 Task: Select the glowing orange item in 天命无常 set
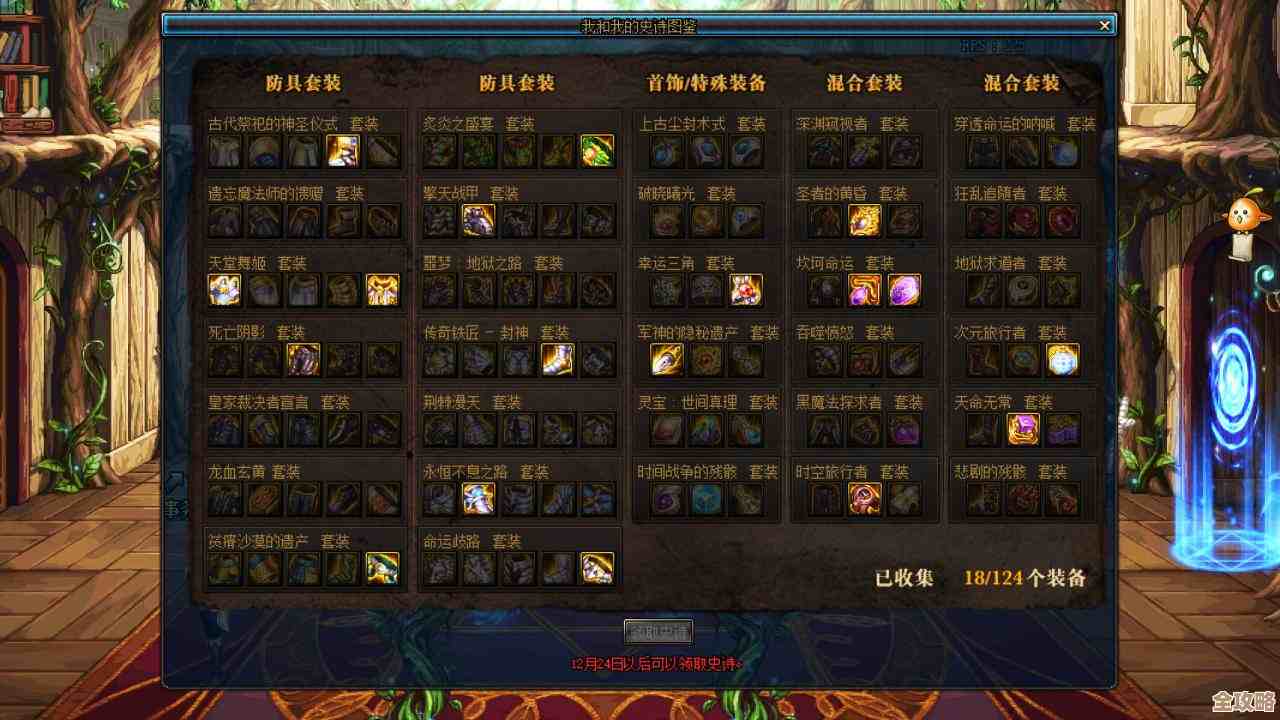tap(1022, 428)
